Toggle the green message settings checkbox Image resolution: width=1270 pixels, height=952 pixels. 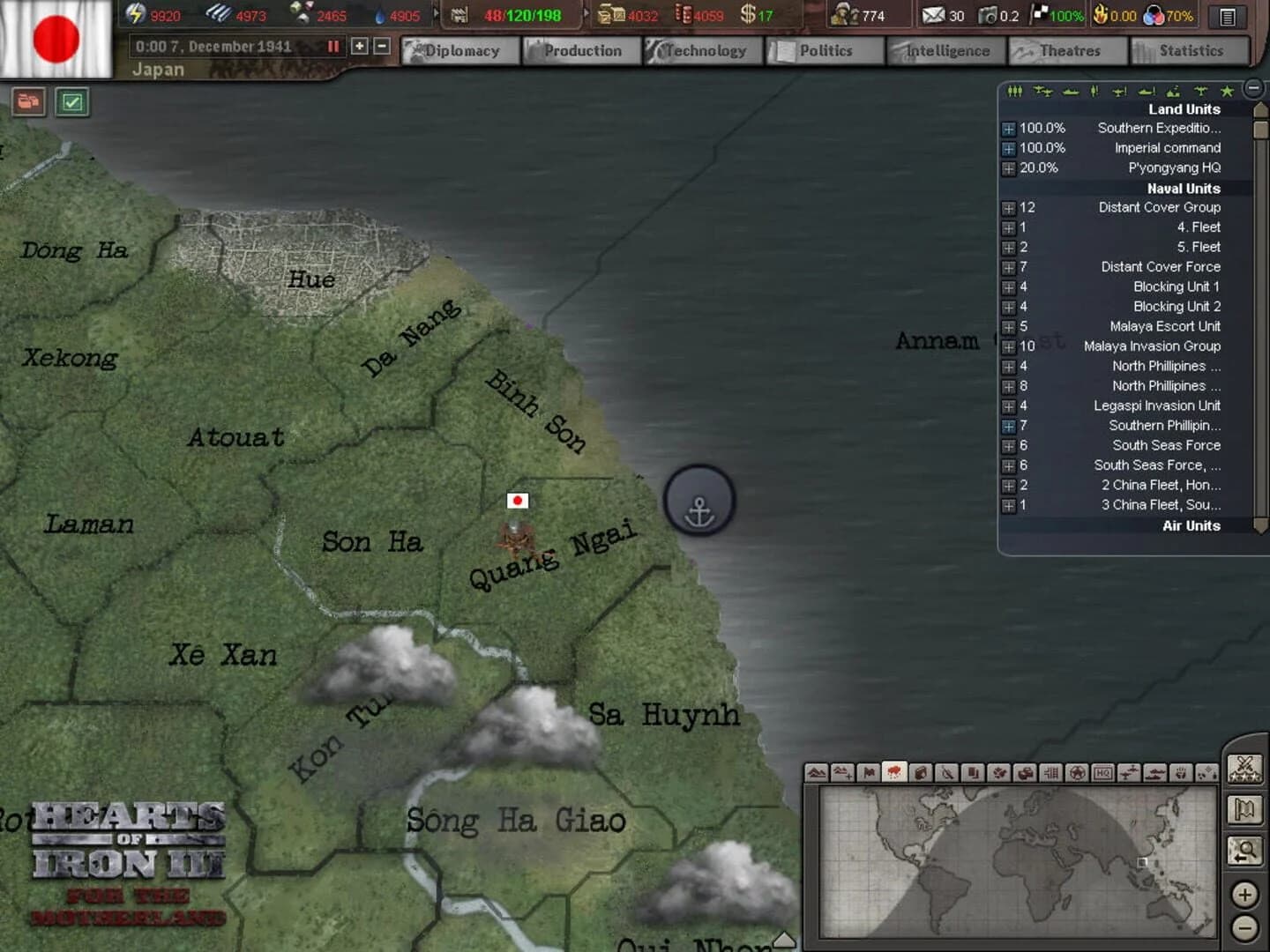click(74, 102)
